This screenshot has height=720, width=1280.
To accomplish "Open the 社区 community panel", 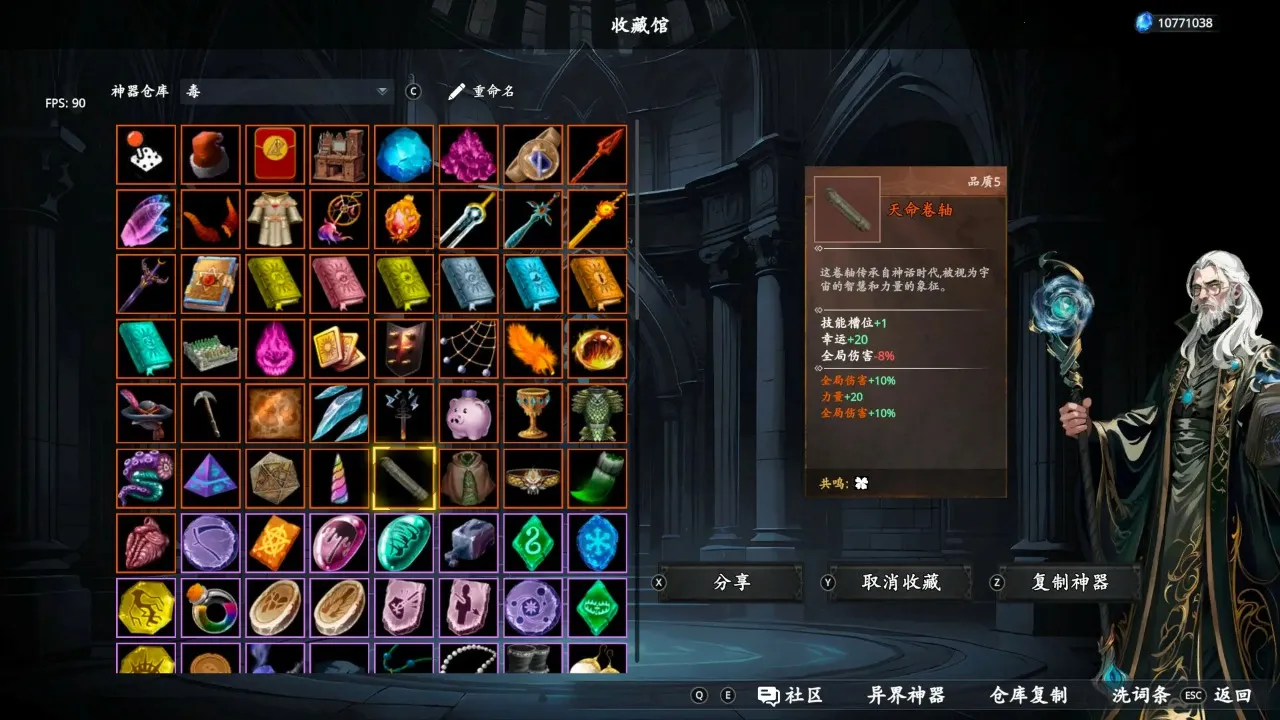I will (x=793, y=694).
